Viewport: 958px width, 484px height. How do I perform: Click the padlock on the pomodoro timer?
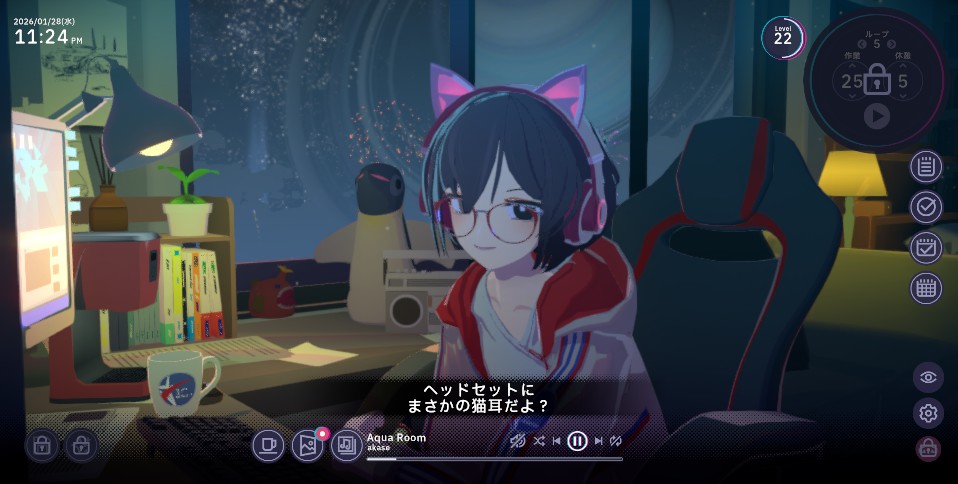click(x=877, y=80)
